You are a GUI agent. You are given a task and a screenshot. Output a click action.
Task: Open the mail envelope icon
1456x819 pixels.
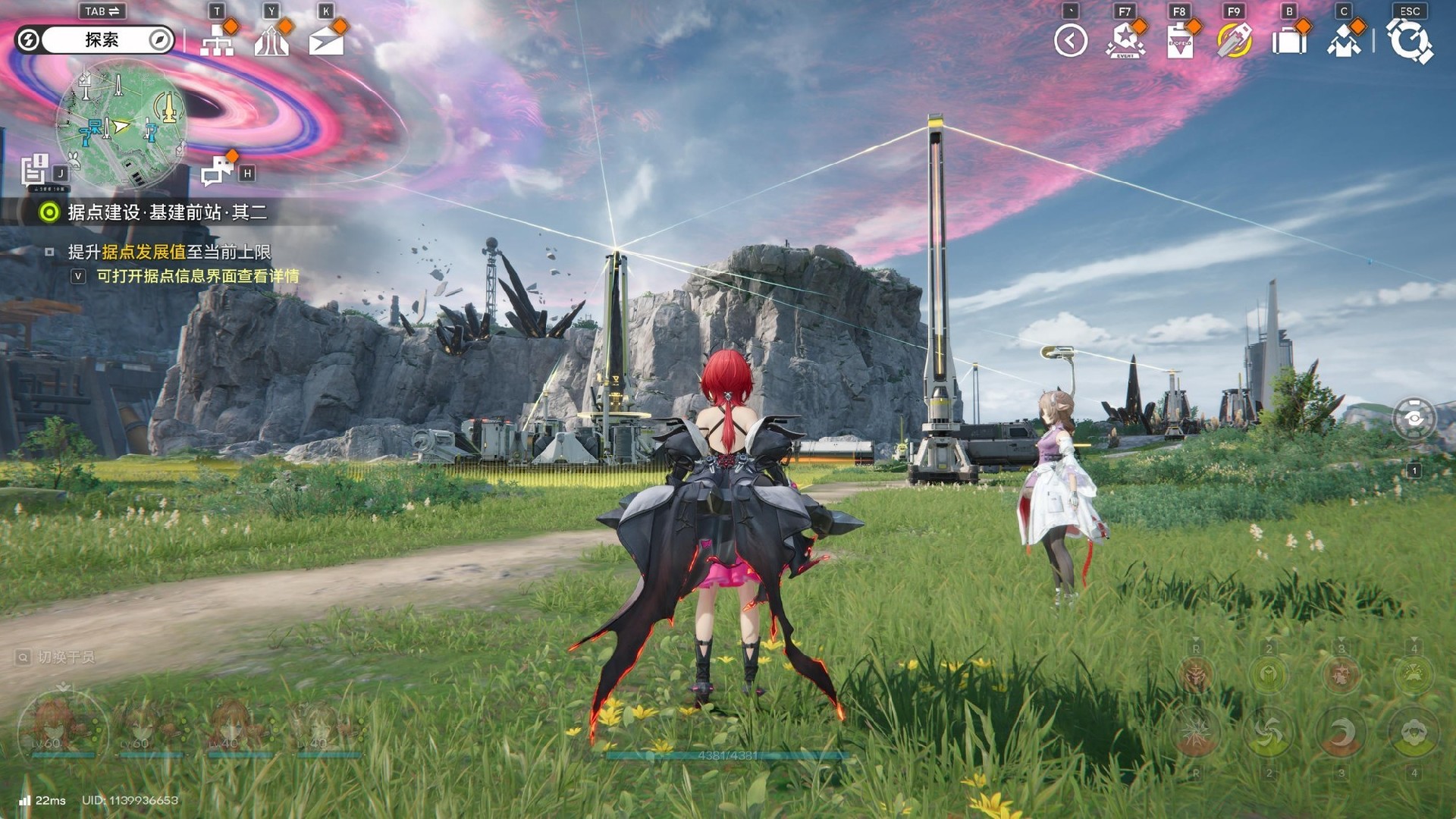326,41
